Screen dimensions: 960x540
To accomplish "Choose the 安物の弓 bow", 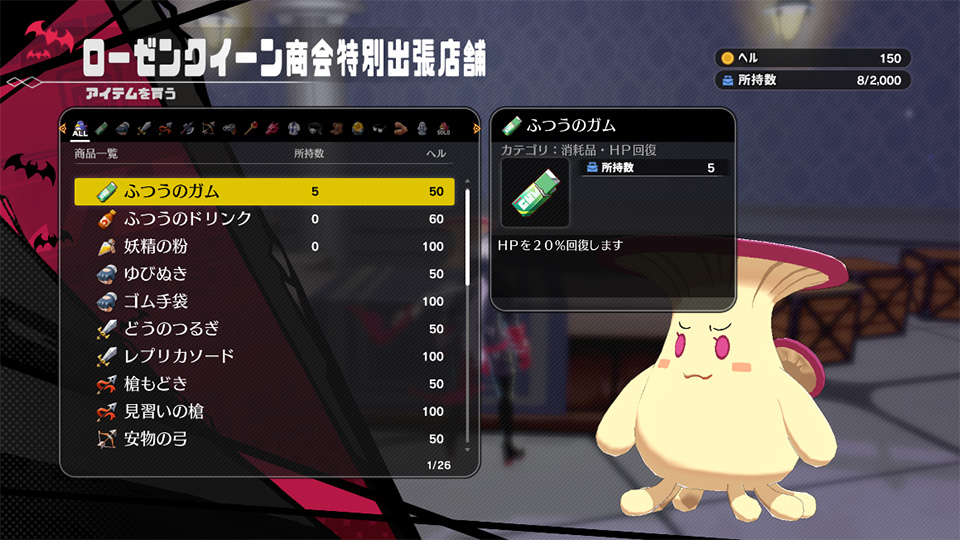I will [264, 439].
